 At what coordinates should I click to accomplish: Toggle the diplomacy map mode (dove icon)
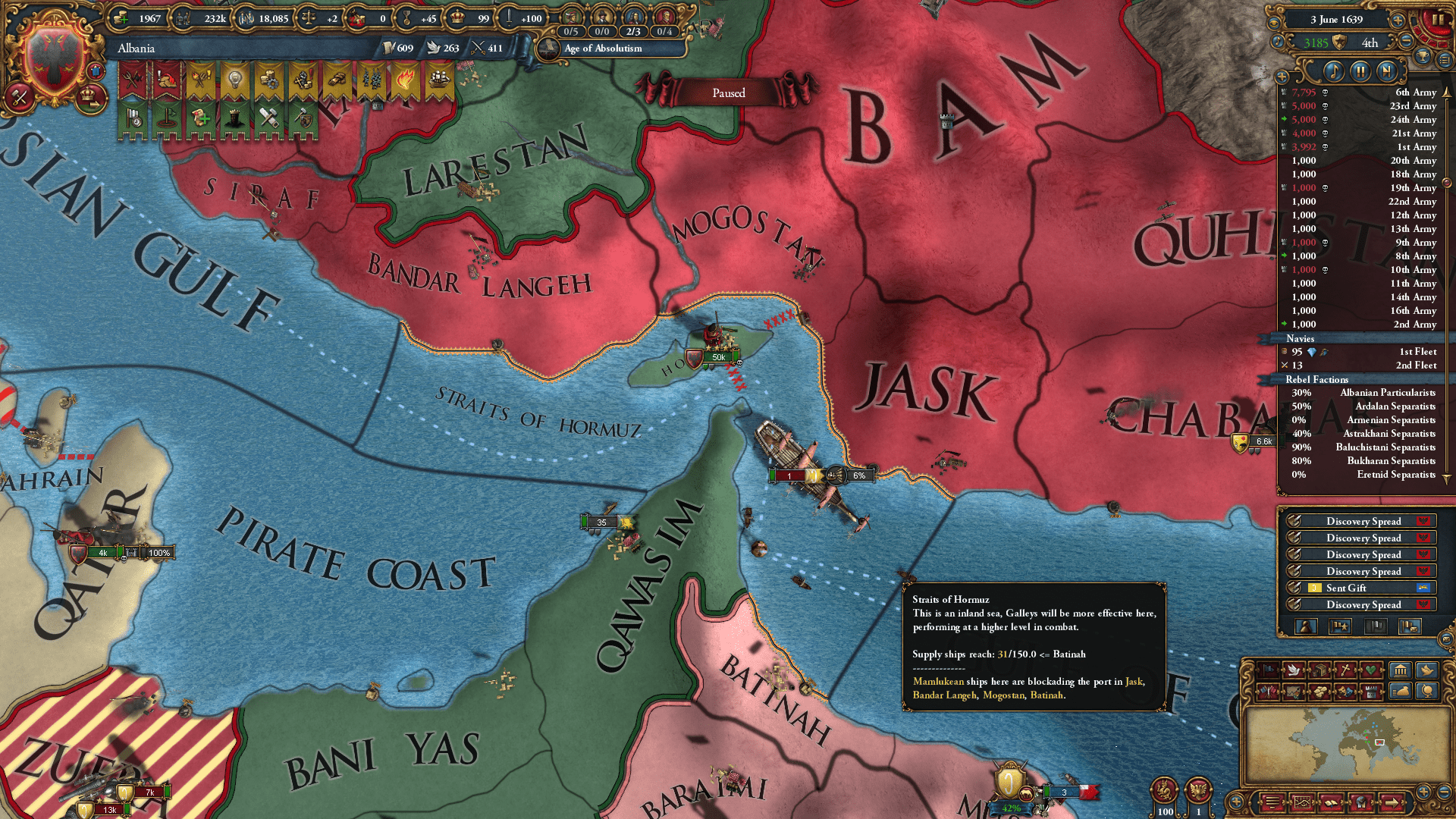click(1294, 670)
